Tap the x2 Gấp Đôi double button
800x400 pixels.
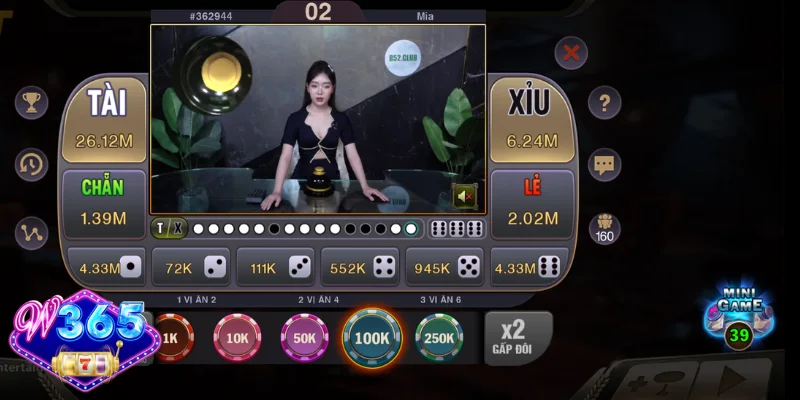click(x=517, y=338)
